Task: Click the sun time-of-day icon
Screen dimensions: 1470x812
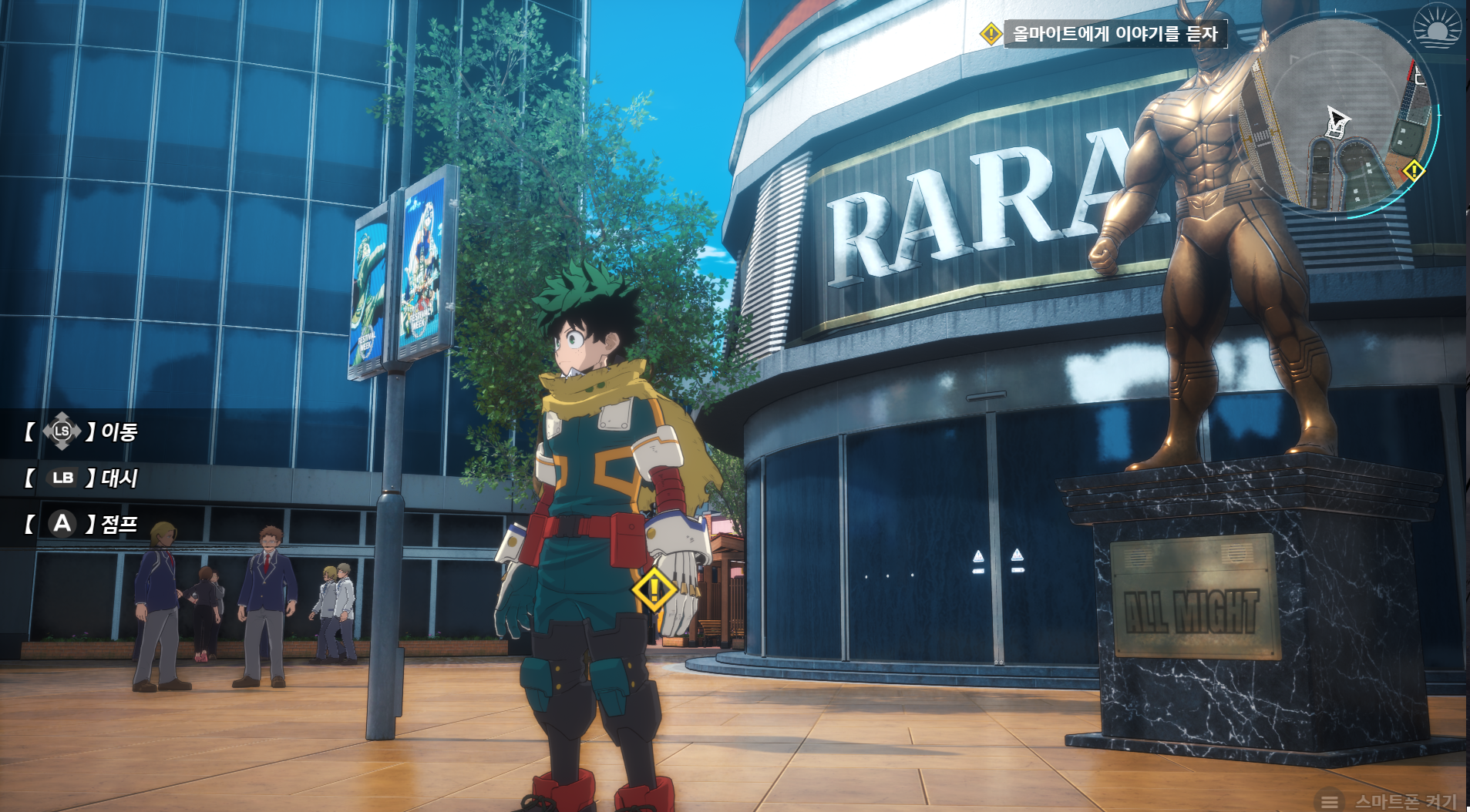Action: pos(1437,26)
